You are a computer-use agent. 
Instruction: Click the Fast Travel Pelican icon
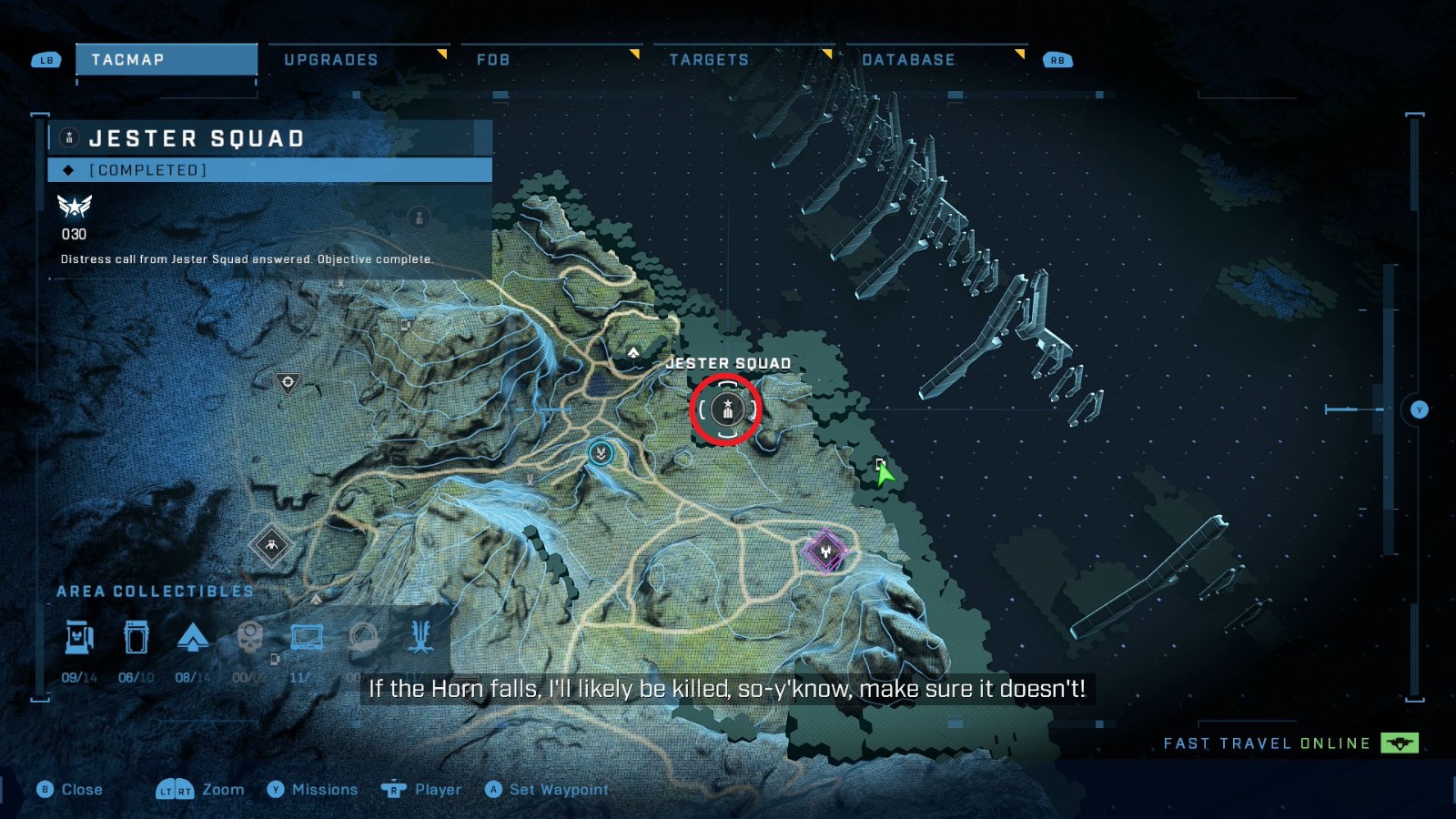(1399, 743)
